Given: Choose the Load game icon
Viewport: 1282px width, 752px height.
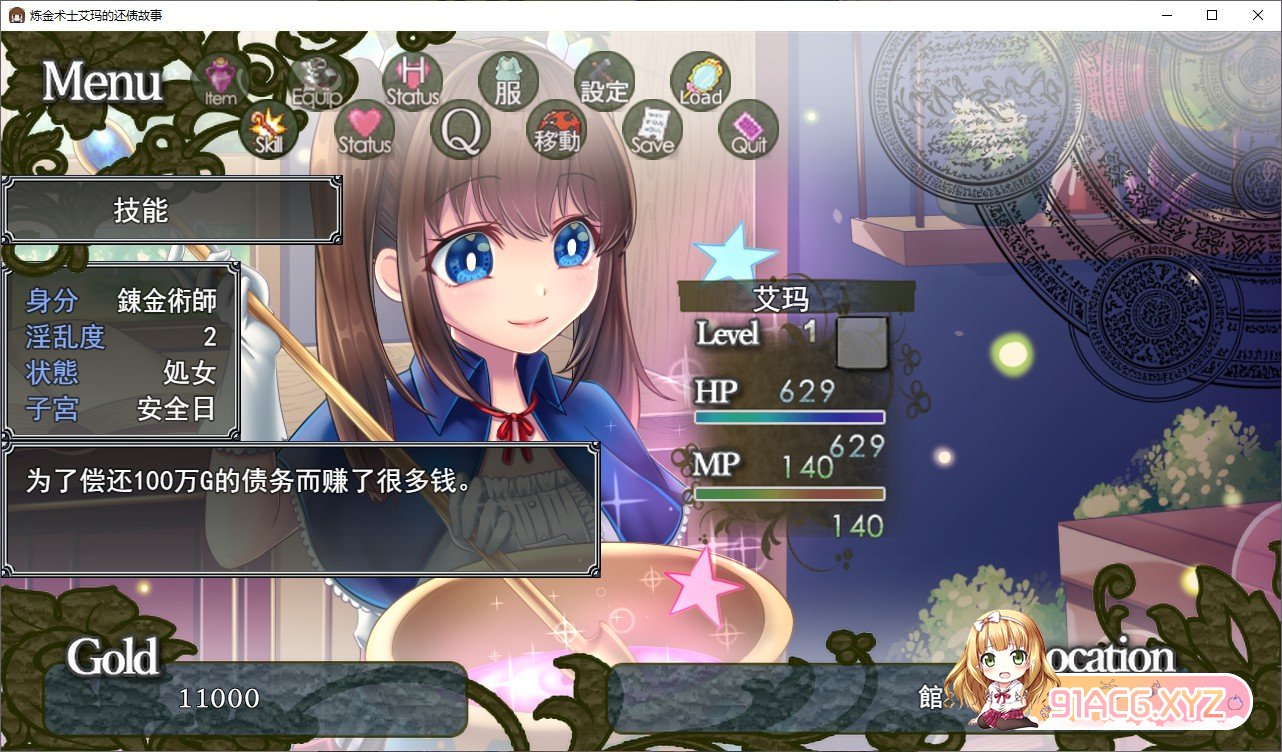Looking at the screenshot, I should pos(700,81).
